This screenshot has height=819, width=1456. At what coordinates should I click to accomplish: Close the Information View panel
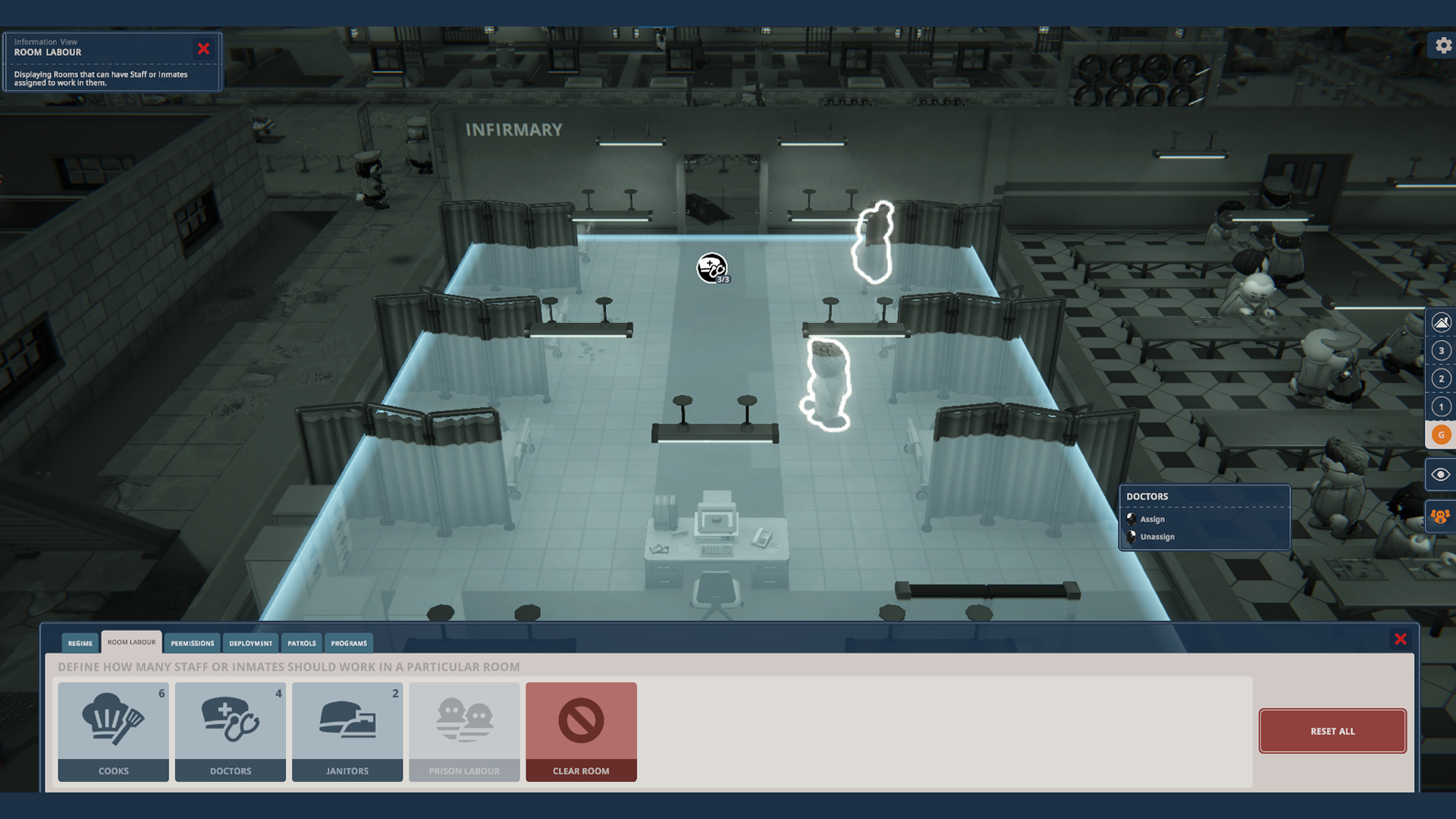click(203, 49)
